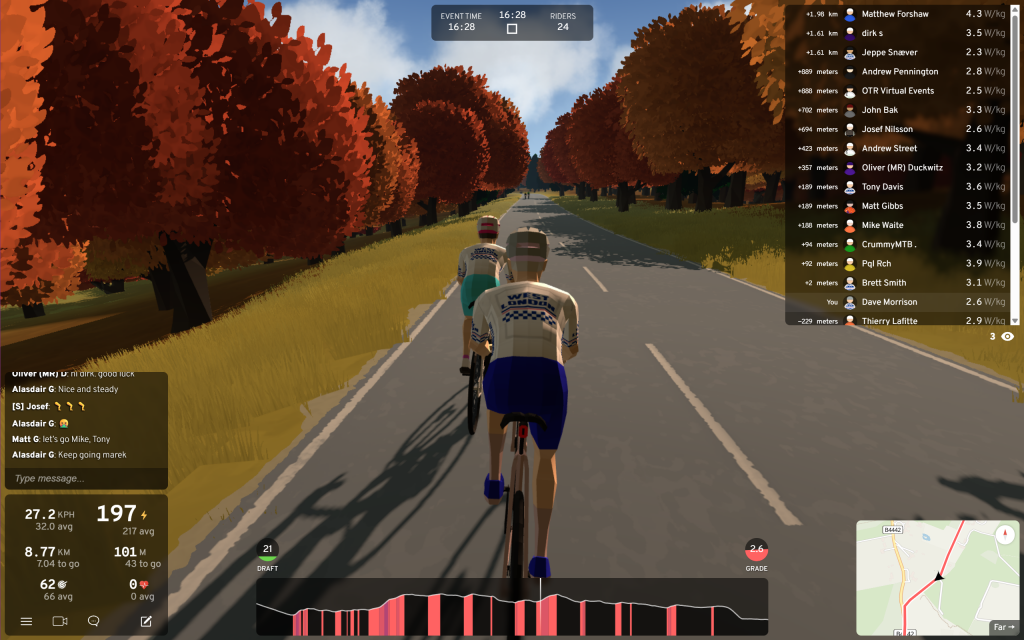Screen dimensions: 1024x640
Task: Click the Far zoom button on minimap
Action: (1002, 628)
